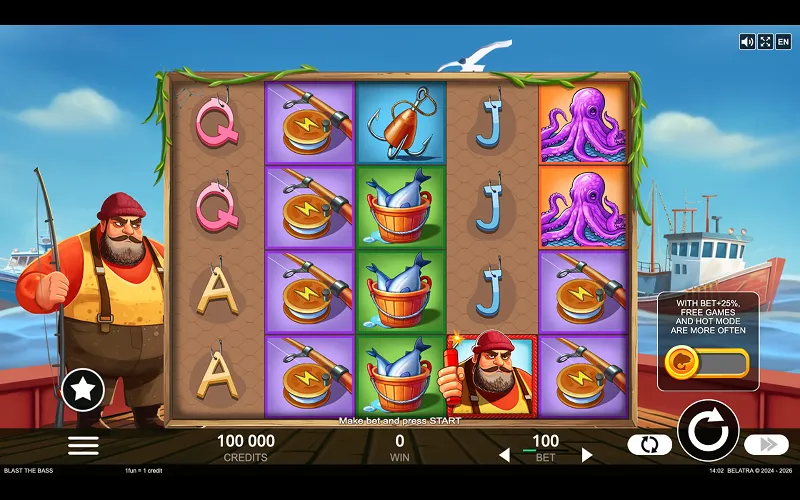800x500 pixels.
Task: Toggle the Bet+25% fish switch
Action: tap(707, 362)
